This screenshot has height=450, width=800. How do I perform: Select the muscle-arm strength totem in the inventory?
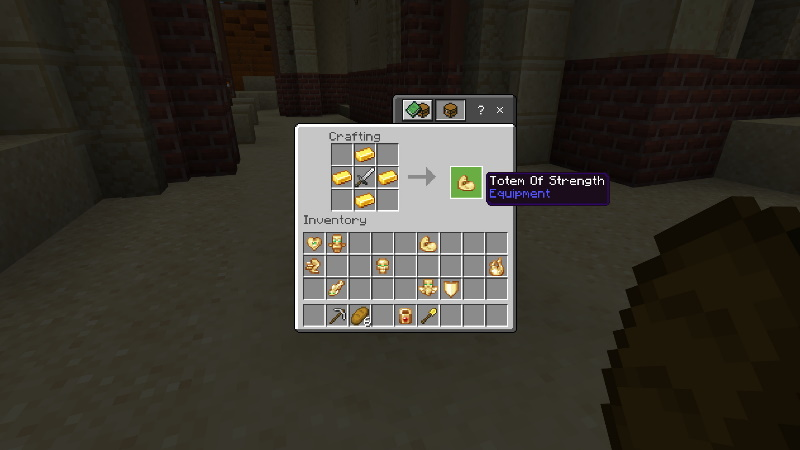[x=428, y=243]
